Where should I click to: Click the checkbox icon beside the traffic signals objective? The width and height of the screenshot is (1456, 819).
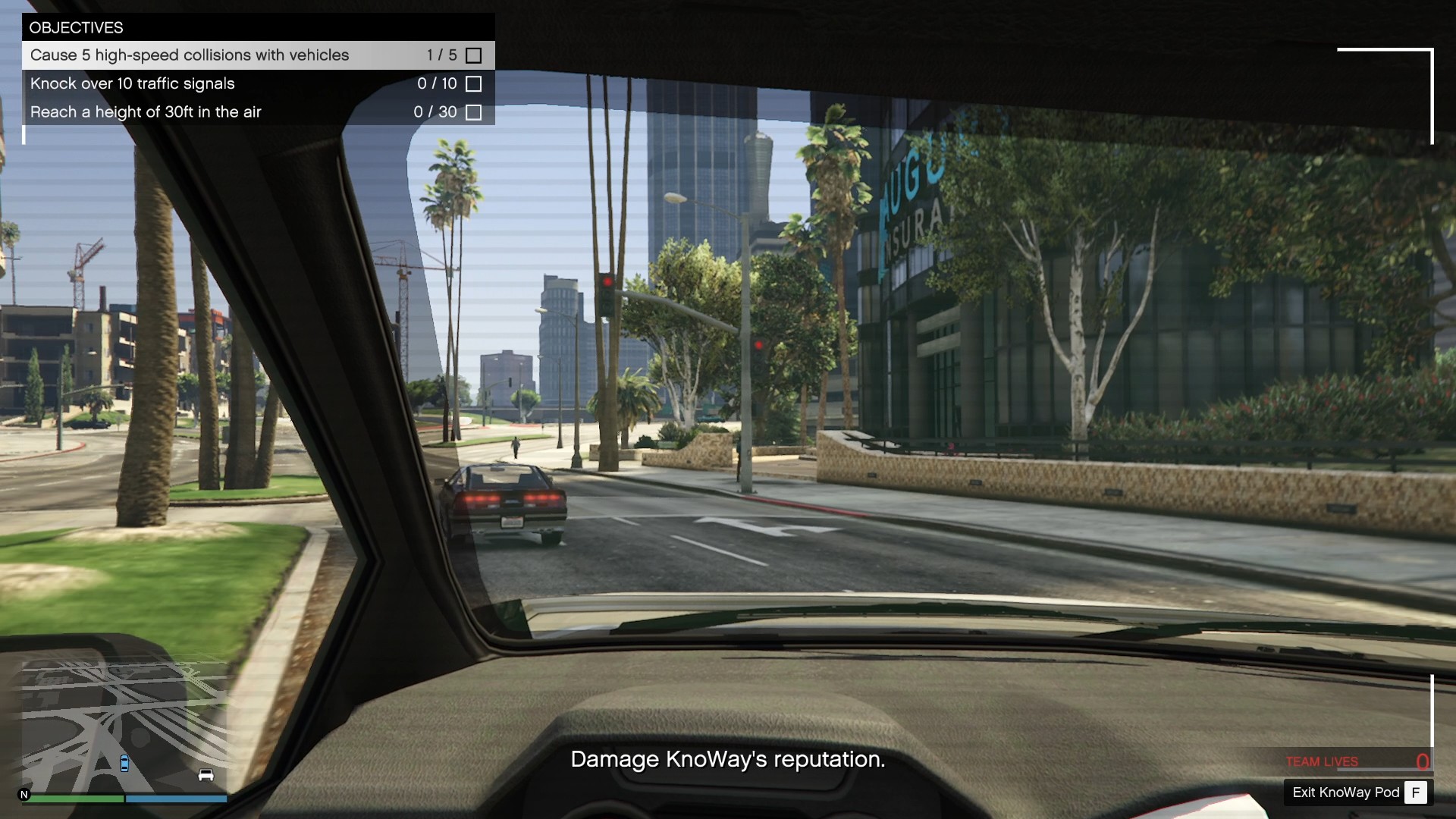(475, 84)
